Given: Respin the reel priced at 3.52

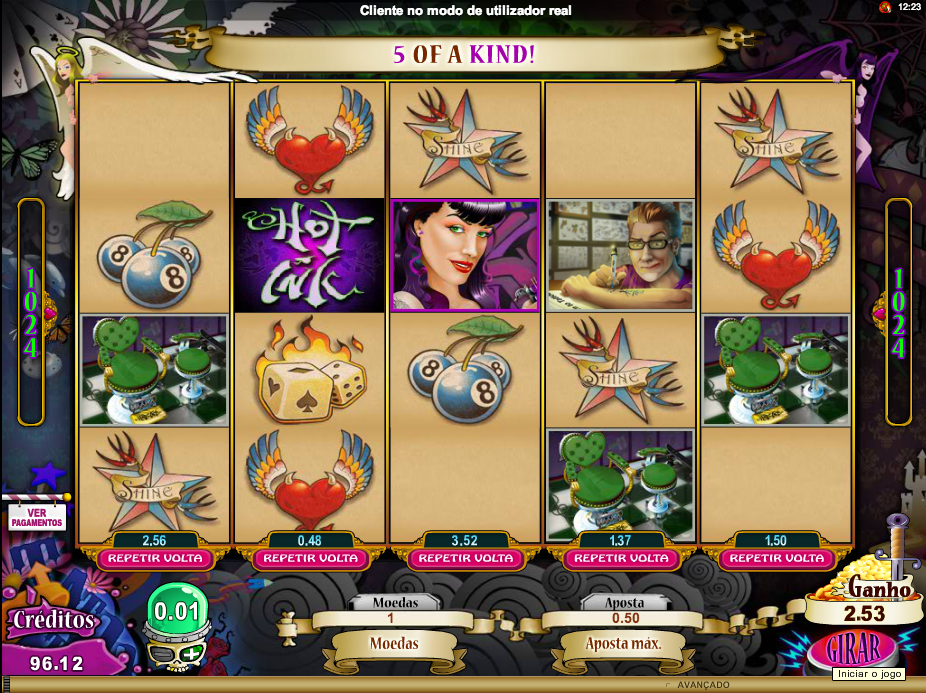Looking at the screenshot, I should (x=465, y=558).
